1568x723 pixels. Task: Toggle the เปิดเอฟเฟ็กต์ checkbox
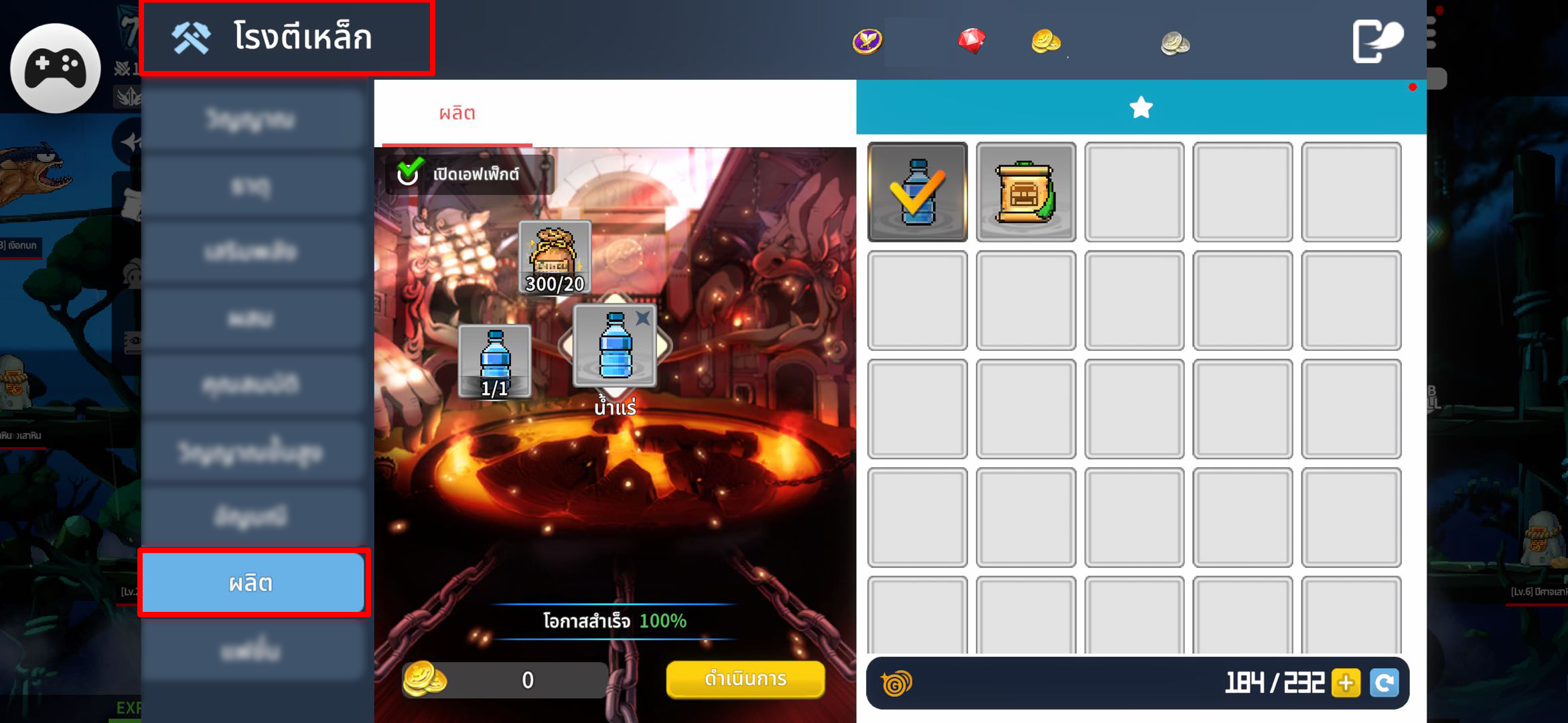[x=409, y=173]
